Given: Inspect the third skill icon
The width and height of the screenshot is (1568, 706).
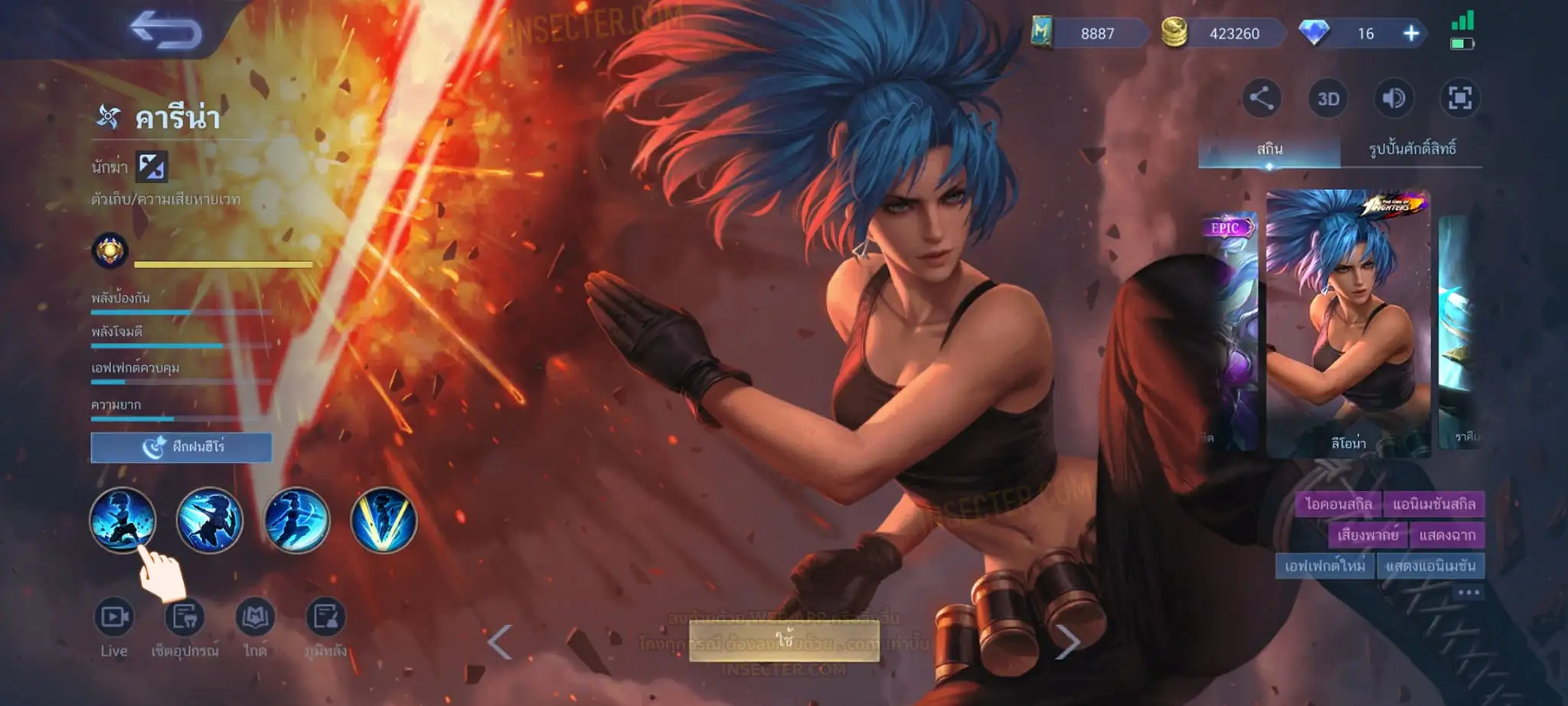Looking at the screenshot, I should point(296,521).
